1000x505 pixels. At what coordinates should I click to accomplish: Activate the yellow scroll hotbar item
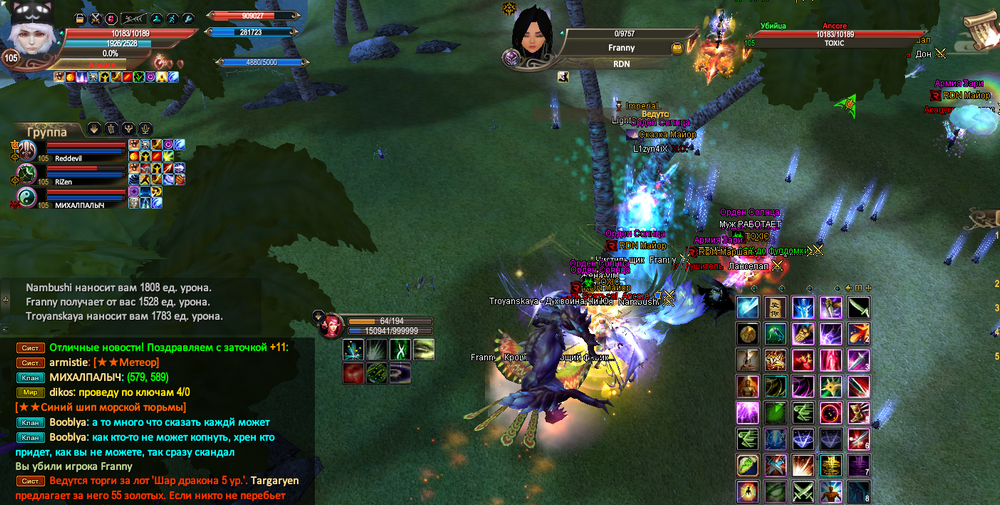tap(775, 308)
